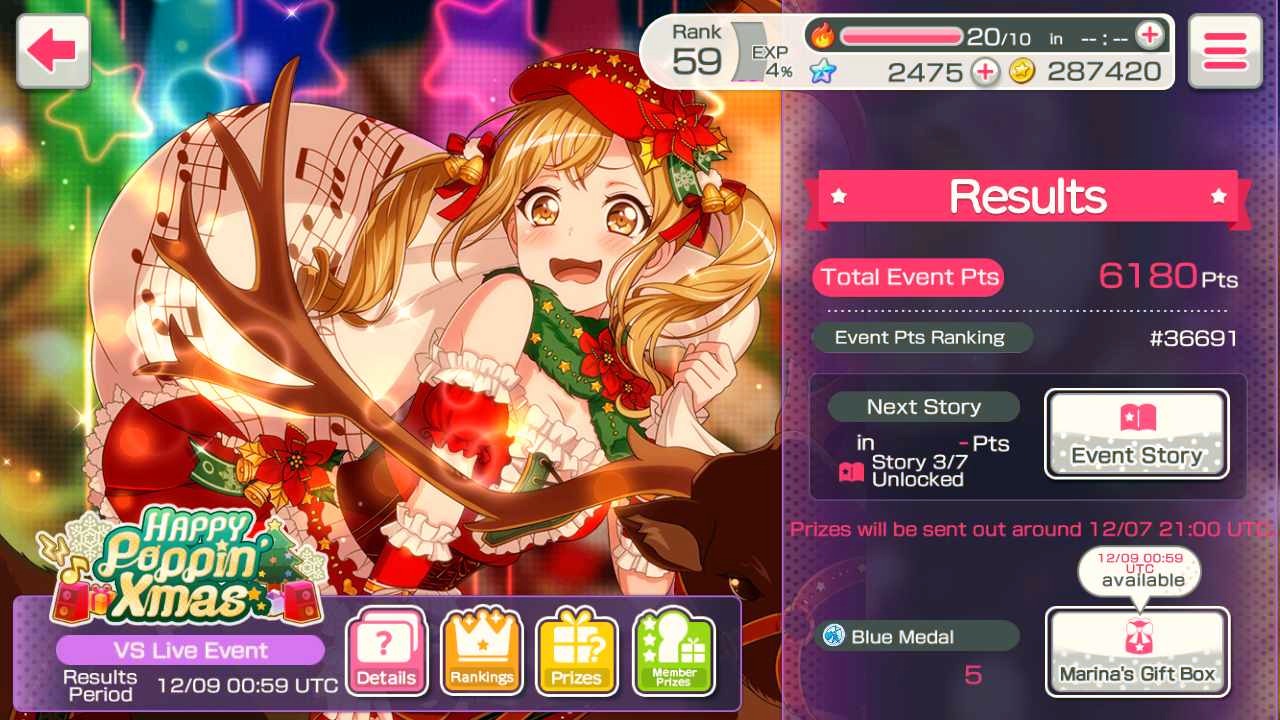
Task: Add stamina with the plus beside the flame bar
Action: coord(1150,37)
